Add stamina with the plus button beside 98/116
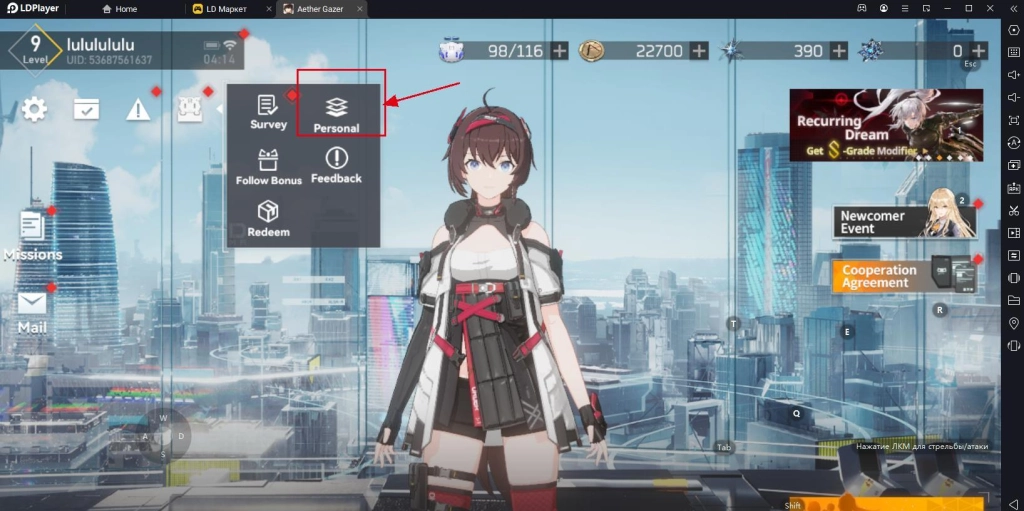The height and width of the screenshot is (511, 1024). pyautogui.click(x=559, y=50)
